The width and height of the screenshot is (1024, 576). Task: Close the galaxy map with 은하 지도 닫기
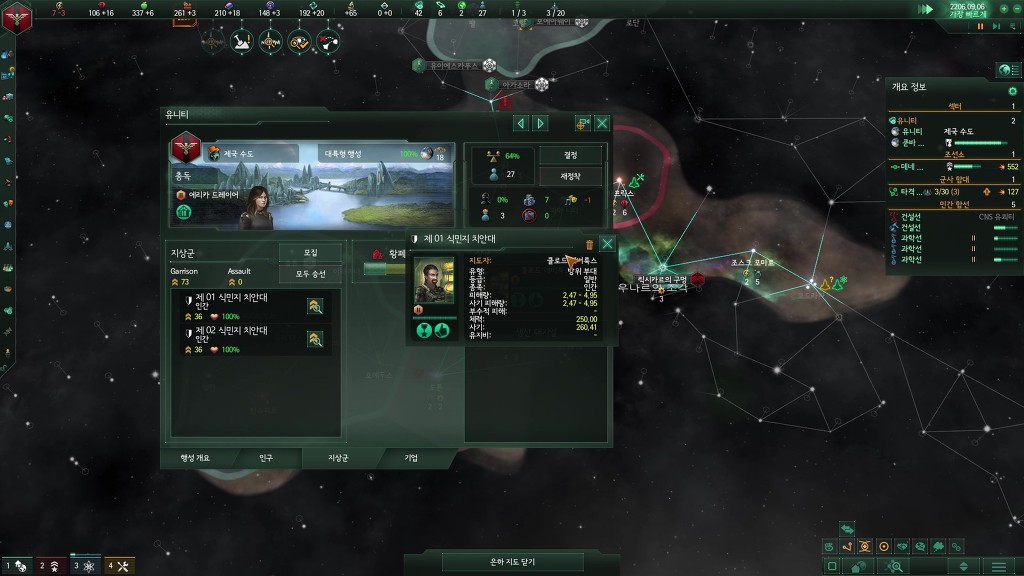(512, 563)
